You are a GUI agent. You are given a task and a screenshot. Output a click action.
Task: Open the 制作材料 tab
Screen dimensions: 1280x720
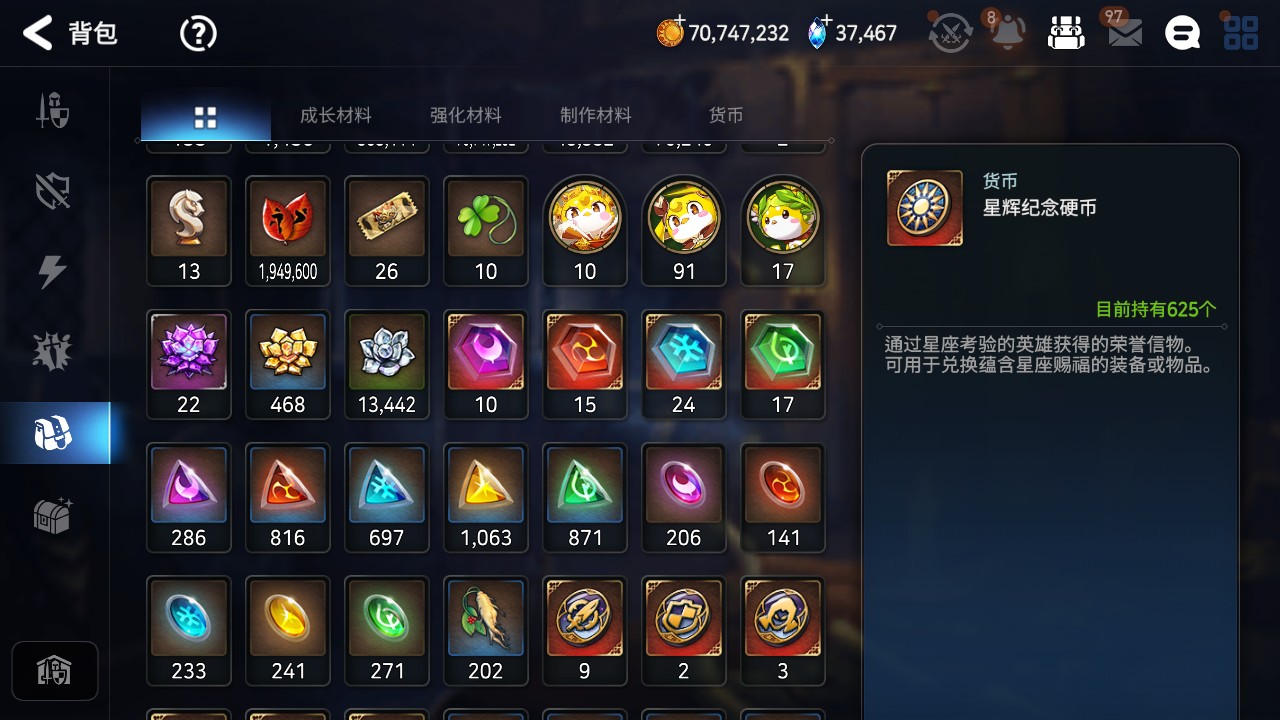[x=595, y=116]
